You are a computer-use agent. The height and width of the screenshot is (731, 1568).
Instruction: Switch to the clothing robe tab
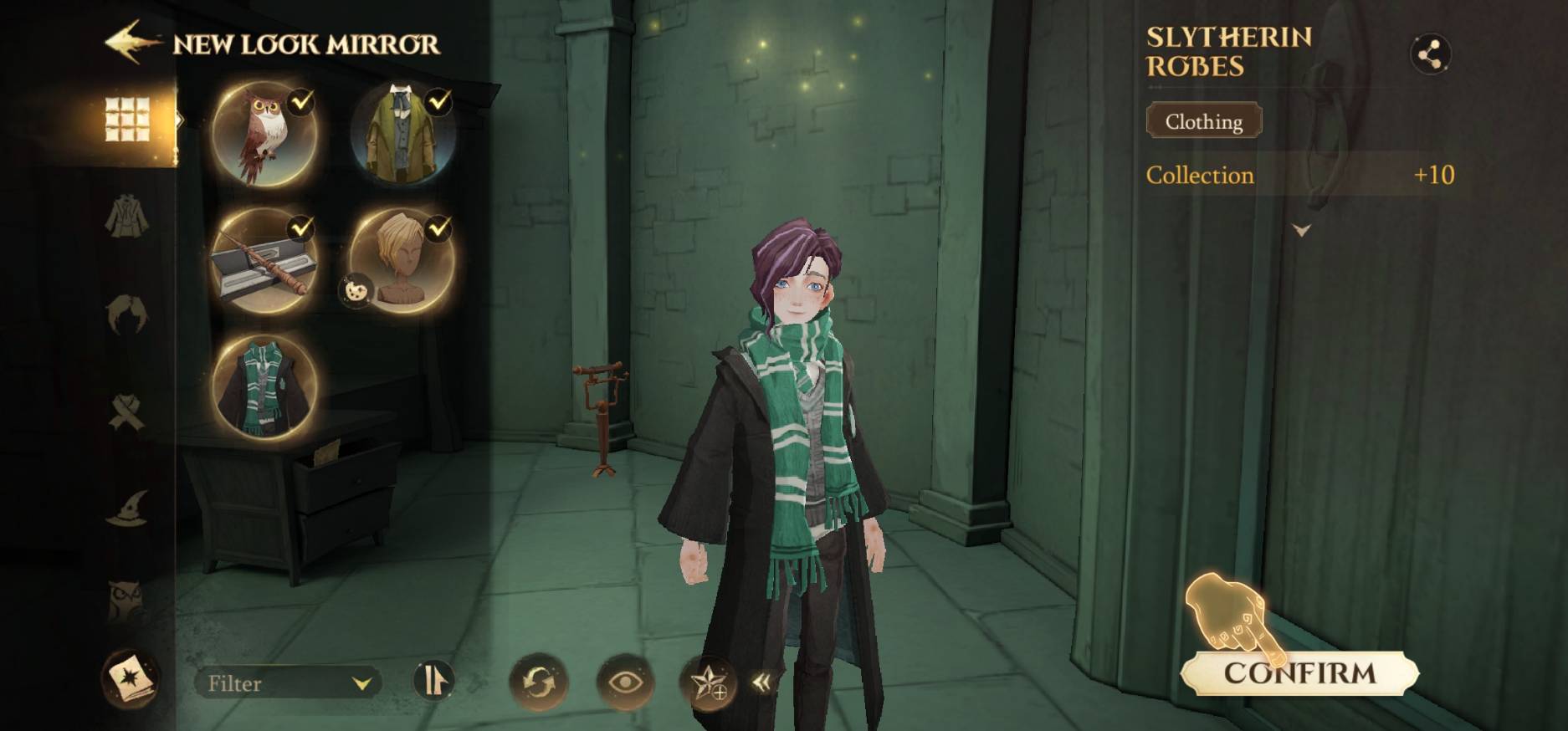click(x=127, y=216)
